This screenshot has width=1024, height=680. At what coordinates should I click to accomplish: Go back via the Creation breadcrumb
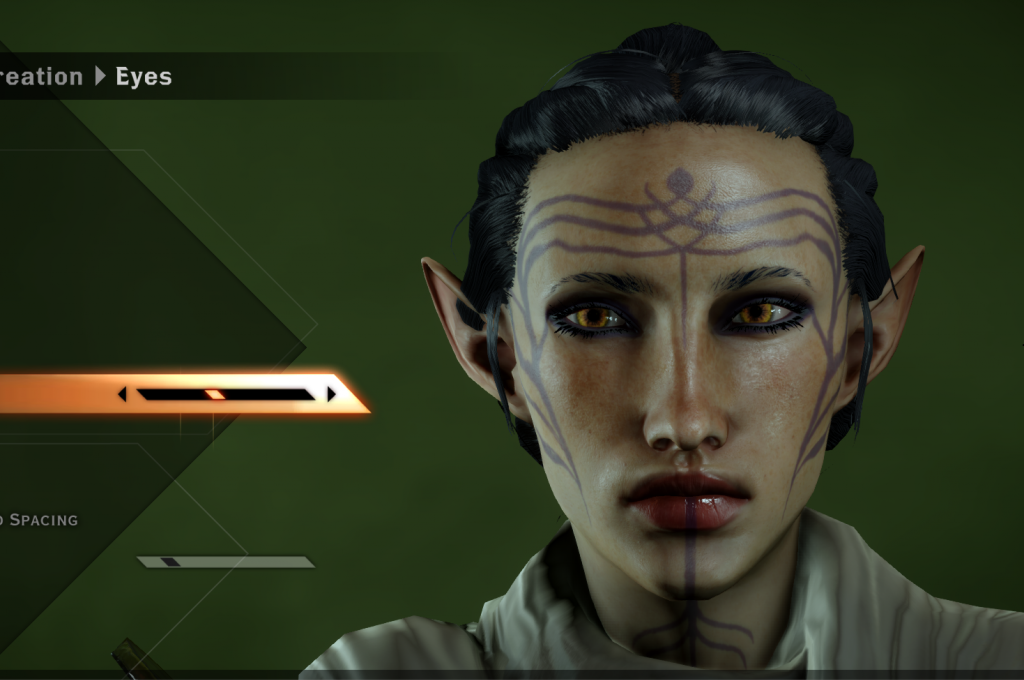click(x=41, y=77)
